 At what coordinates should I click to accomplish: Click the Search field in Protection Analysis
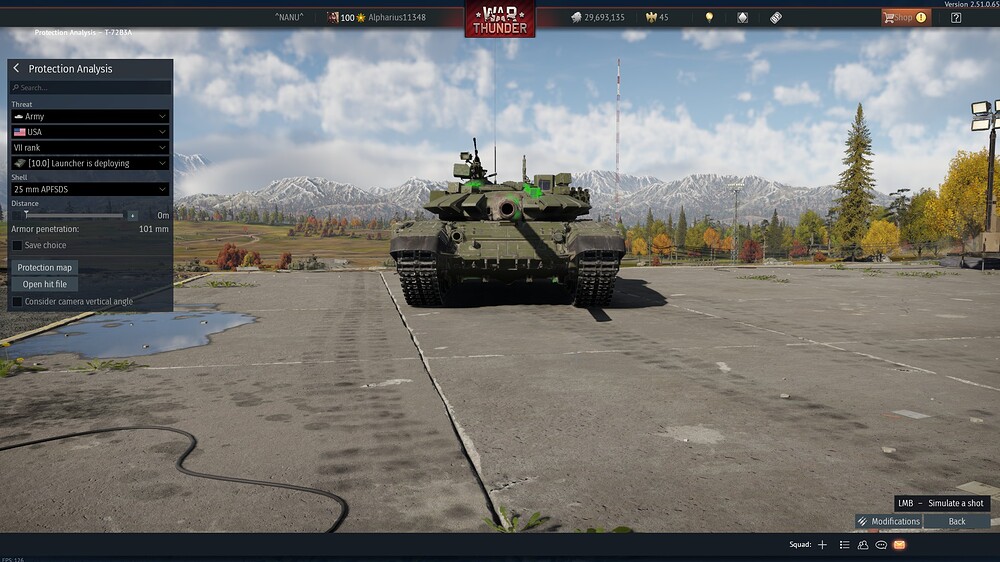point(90,88)
